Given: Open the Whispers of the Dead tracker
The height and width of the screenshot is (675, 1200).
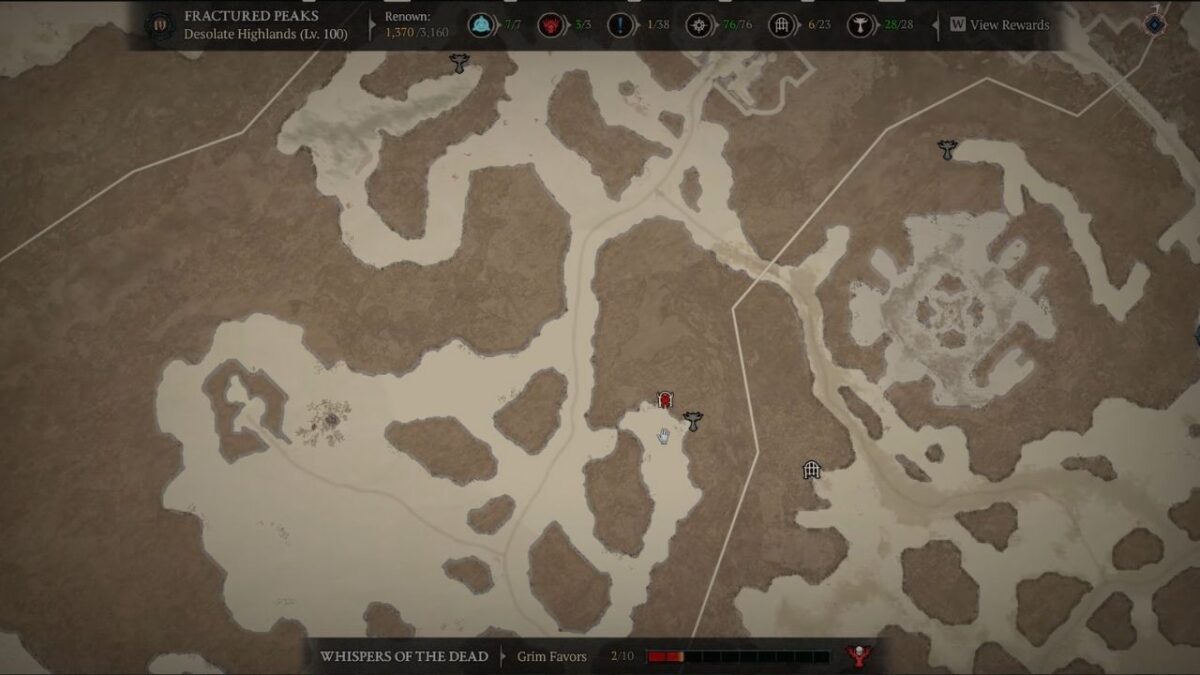Looking at the screenshot, I should [404, 656].
